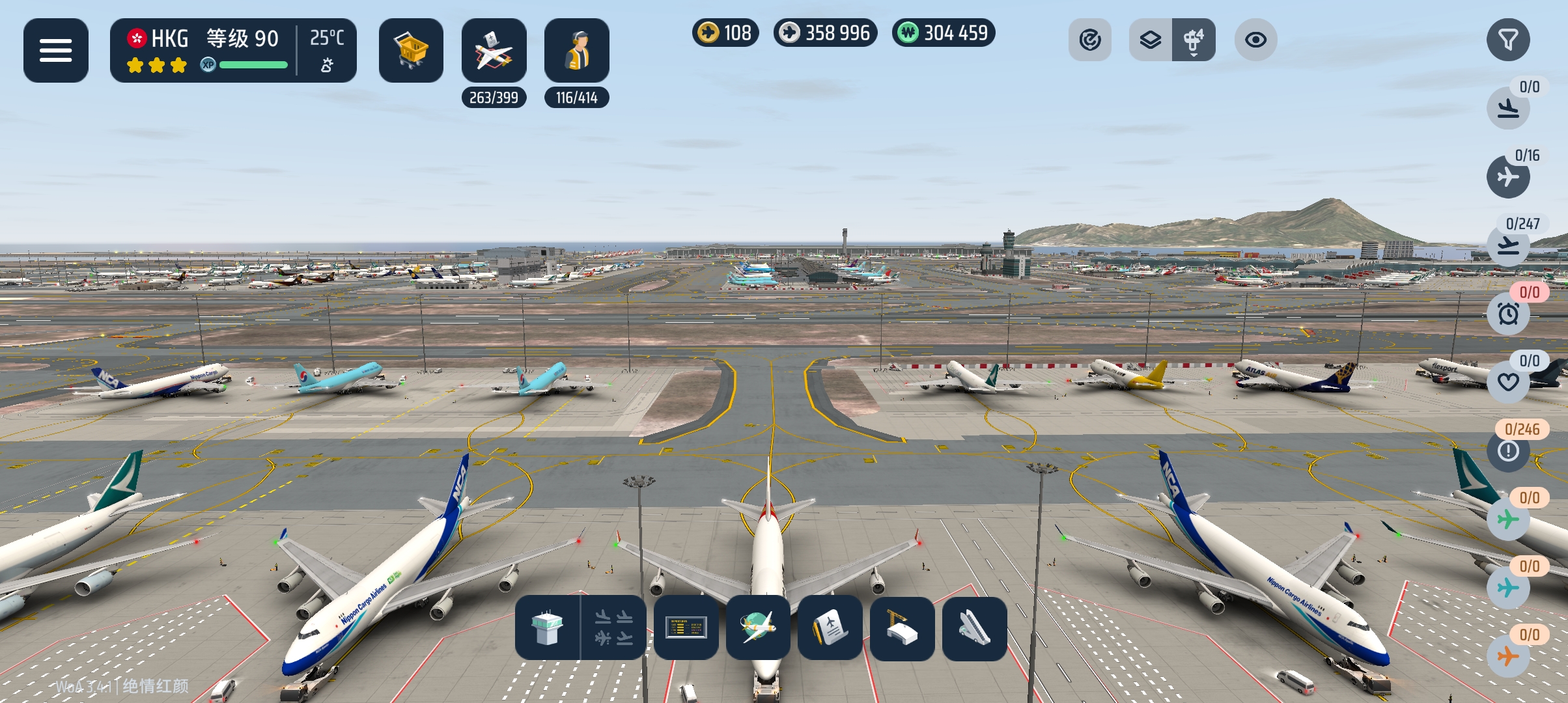Show the landing arrivals list
This screenshot has height=703, width=1568.
1507,107
